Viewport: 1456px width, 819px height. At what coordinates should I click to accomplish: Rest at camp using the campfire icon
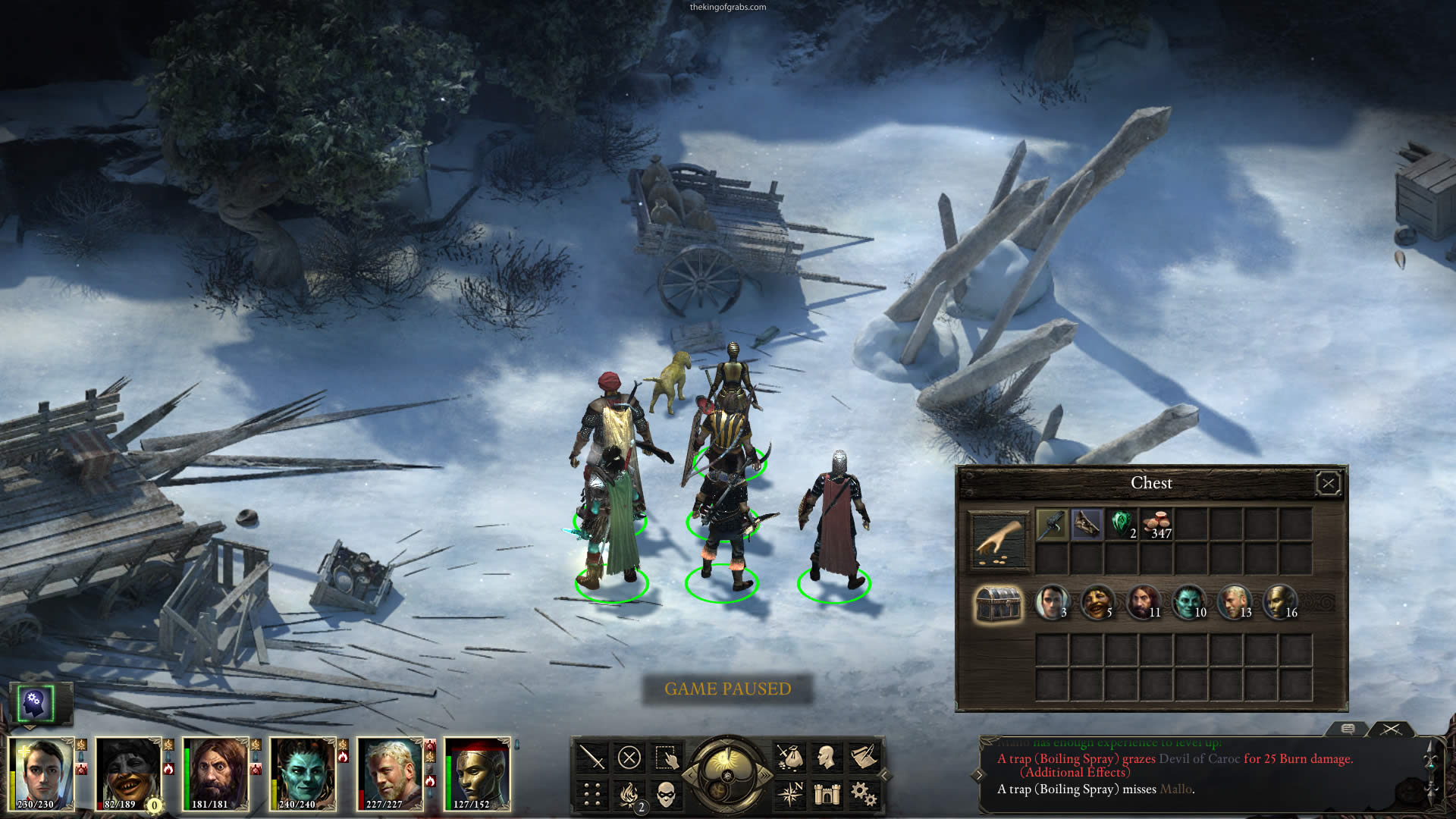(629, 794)
